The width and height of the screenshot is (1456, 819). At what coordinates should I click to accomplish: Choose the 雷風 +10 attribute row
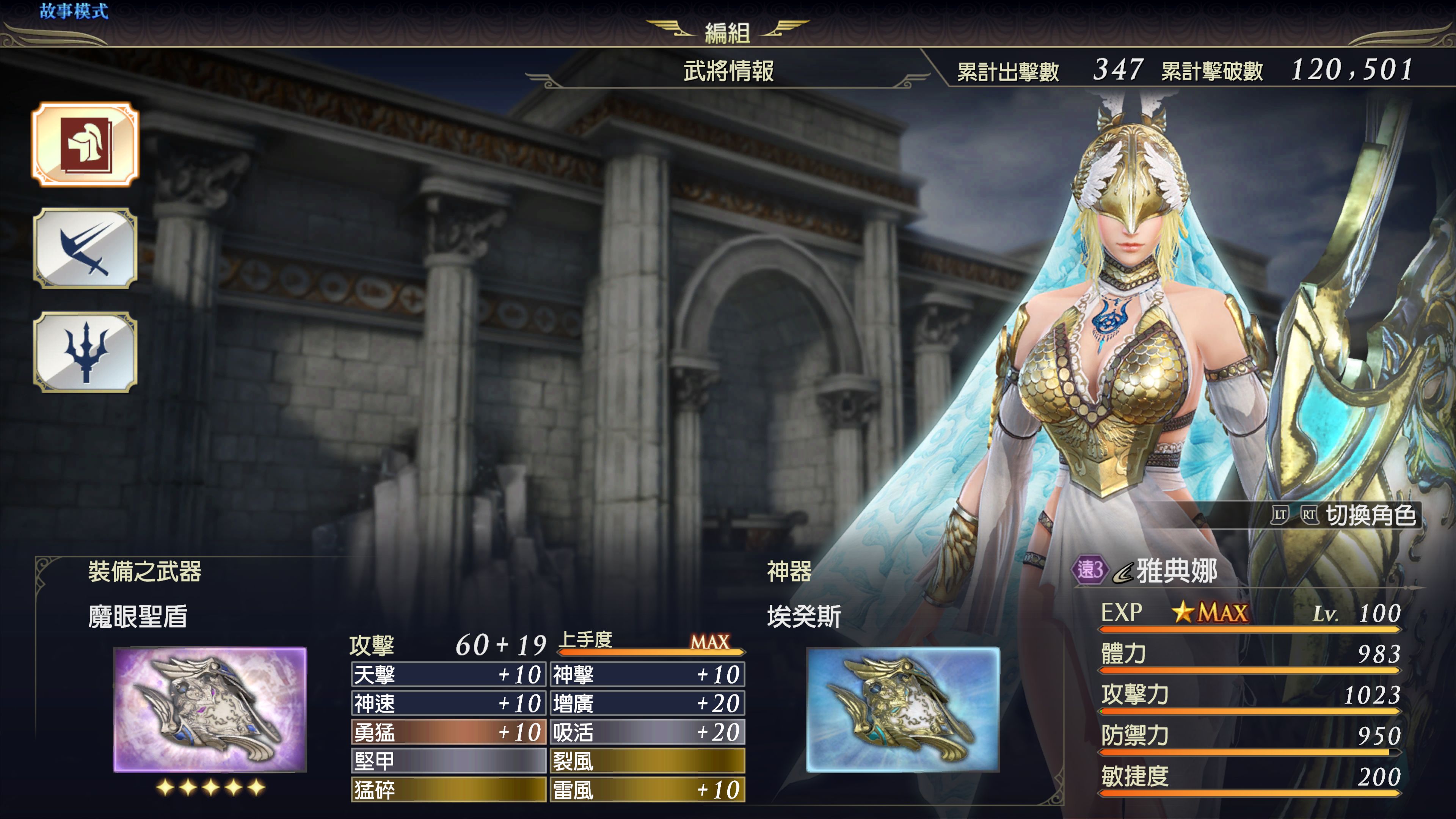[647, 789]
